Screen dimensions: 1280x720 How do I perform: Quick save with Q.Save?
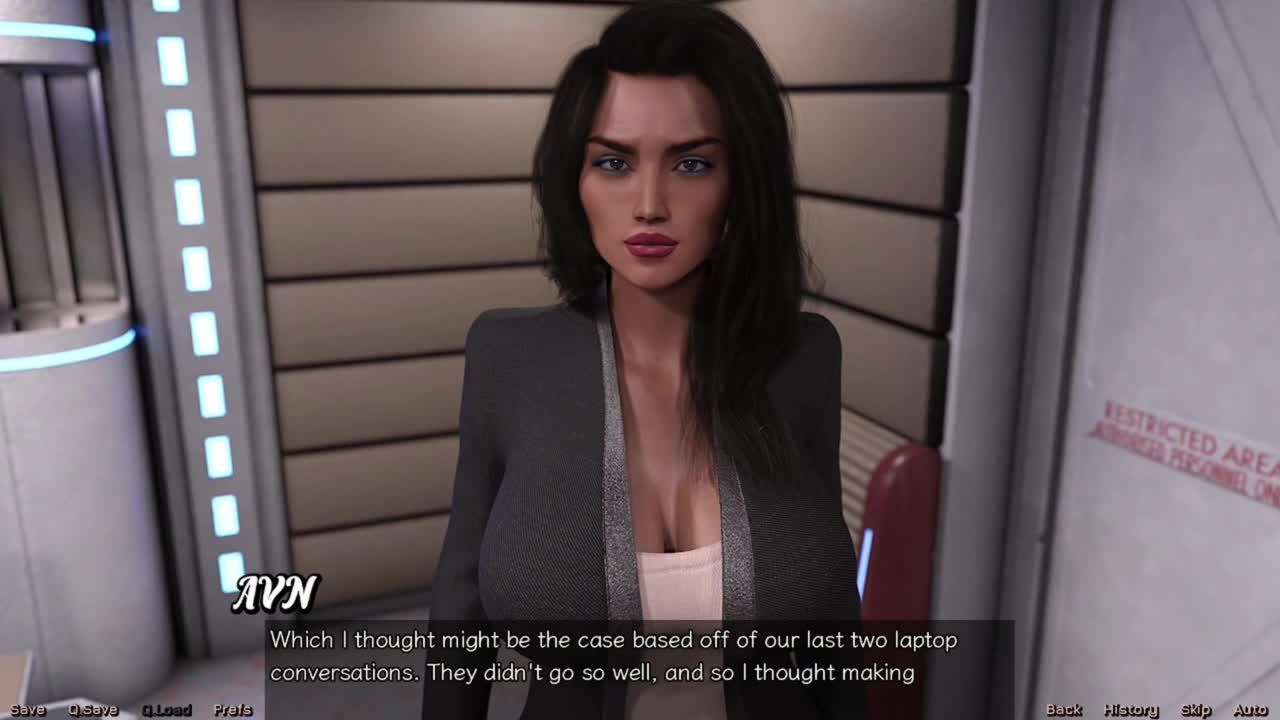click(93, 710)
